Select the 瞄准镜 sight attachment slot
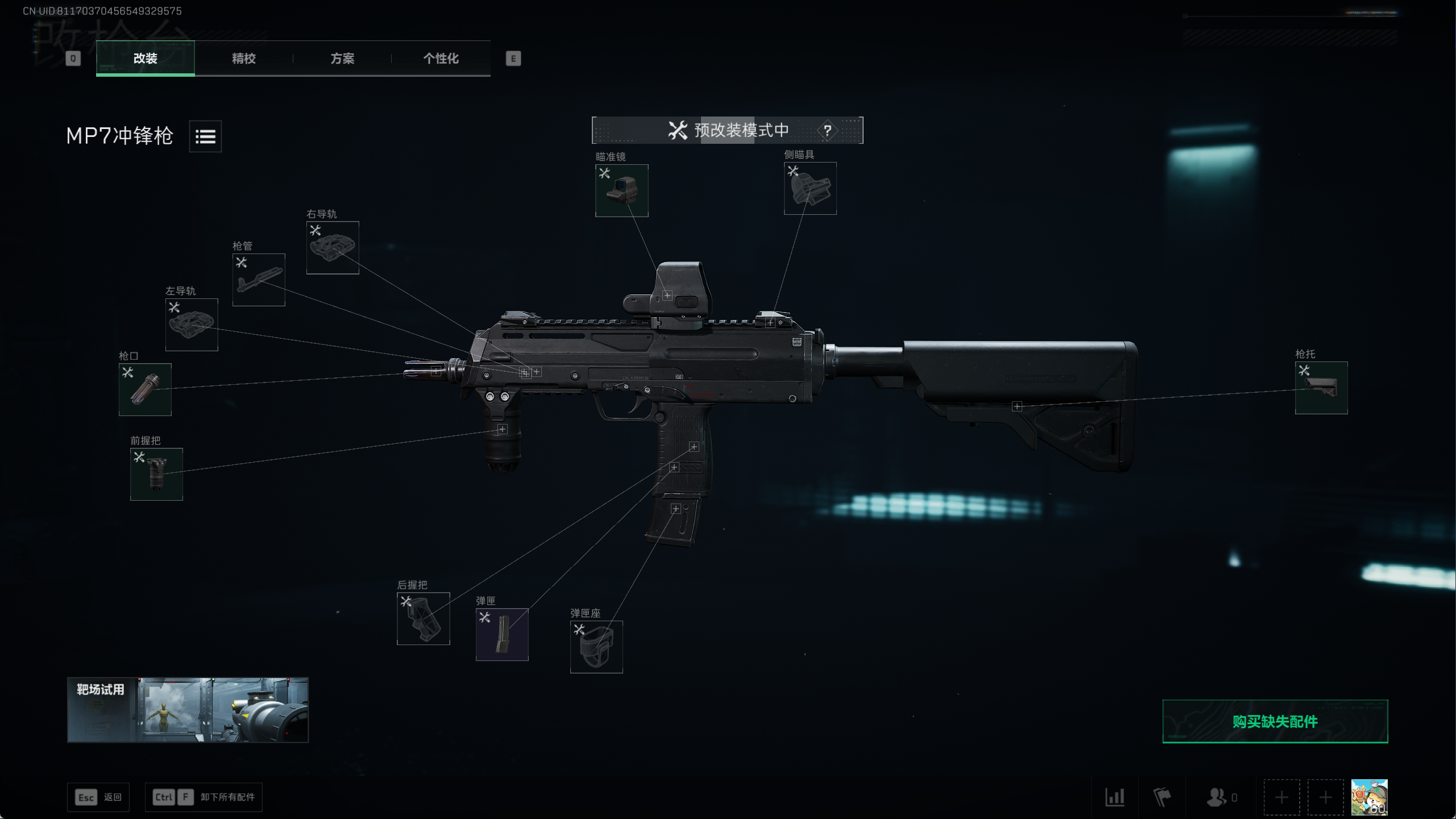This screenshot has height=819, width=1456. [x=621, y=190]
